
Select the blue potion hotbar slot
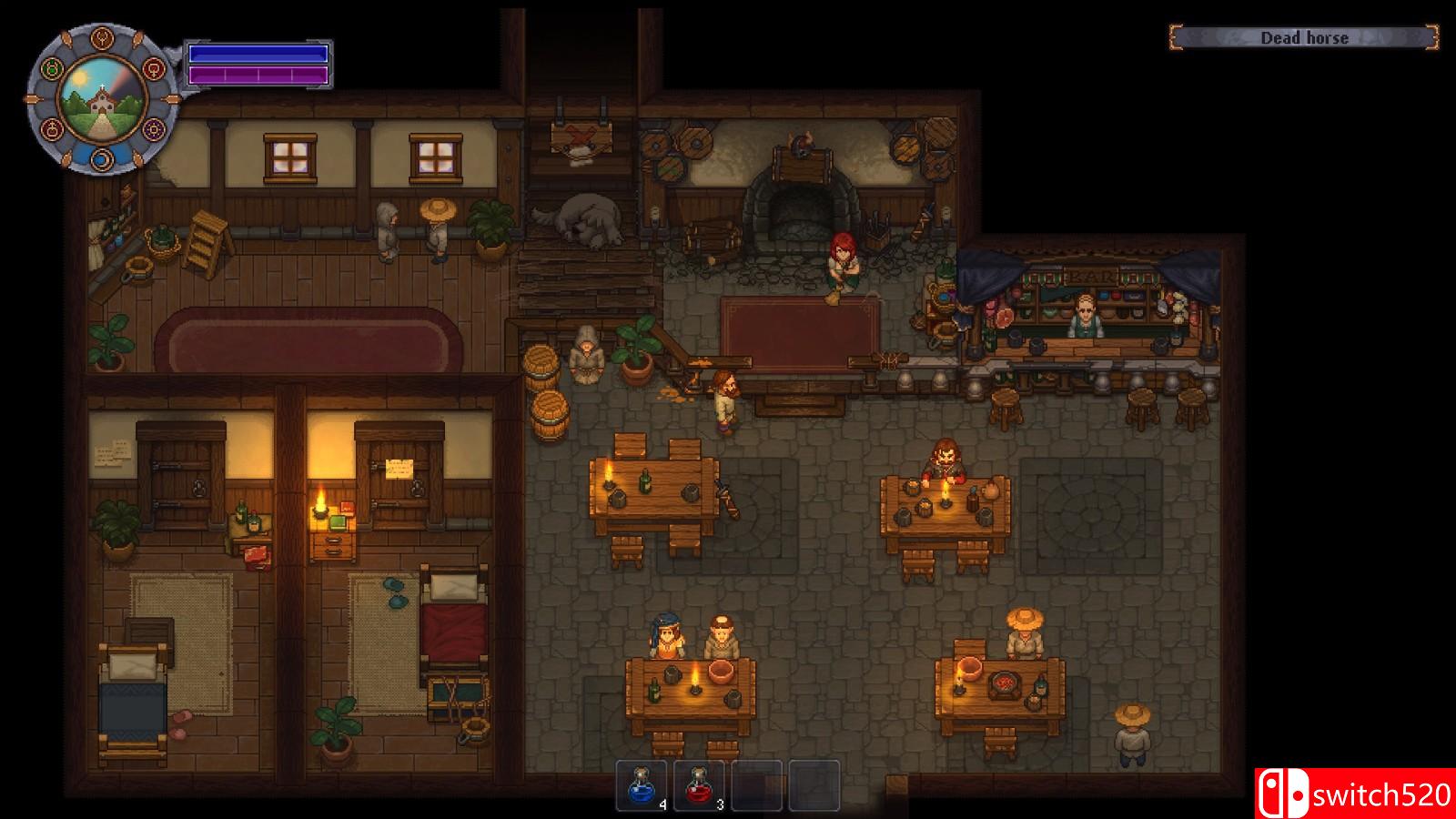[642, 784]
